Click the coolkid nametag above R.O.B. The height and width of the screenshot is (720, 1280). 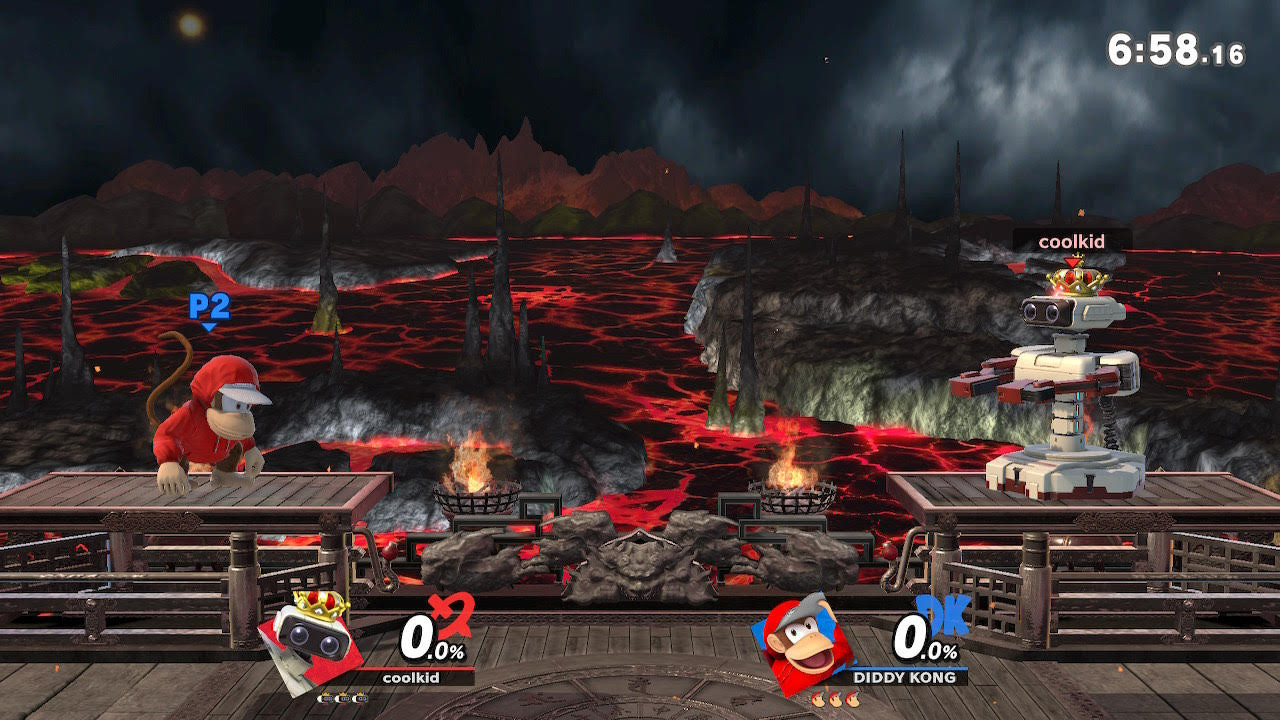(x=1071, y=240)
